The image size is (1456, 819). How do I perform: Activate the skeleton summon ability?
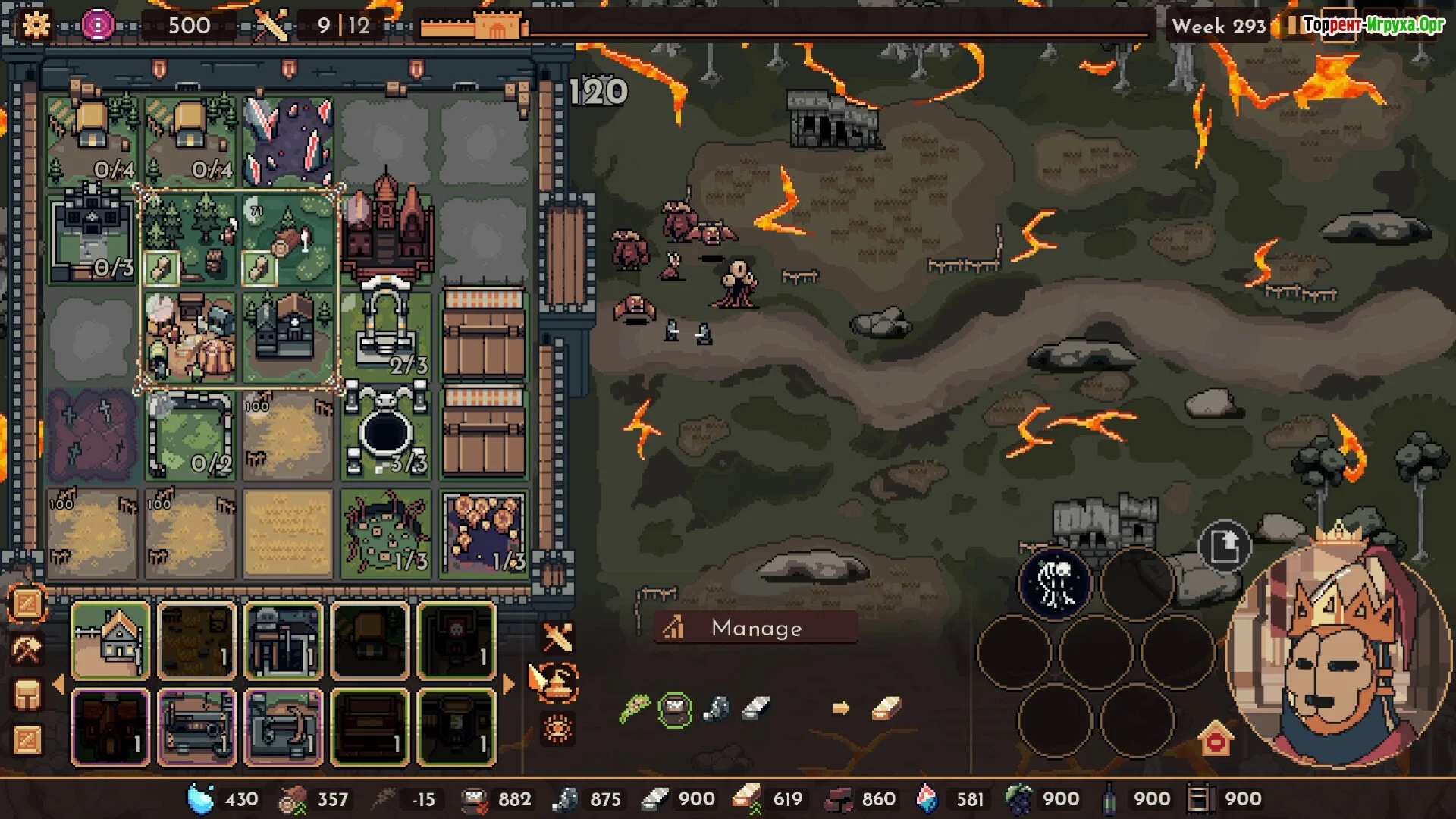click(1055, 583)
